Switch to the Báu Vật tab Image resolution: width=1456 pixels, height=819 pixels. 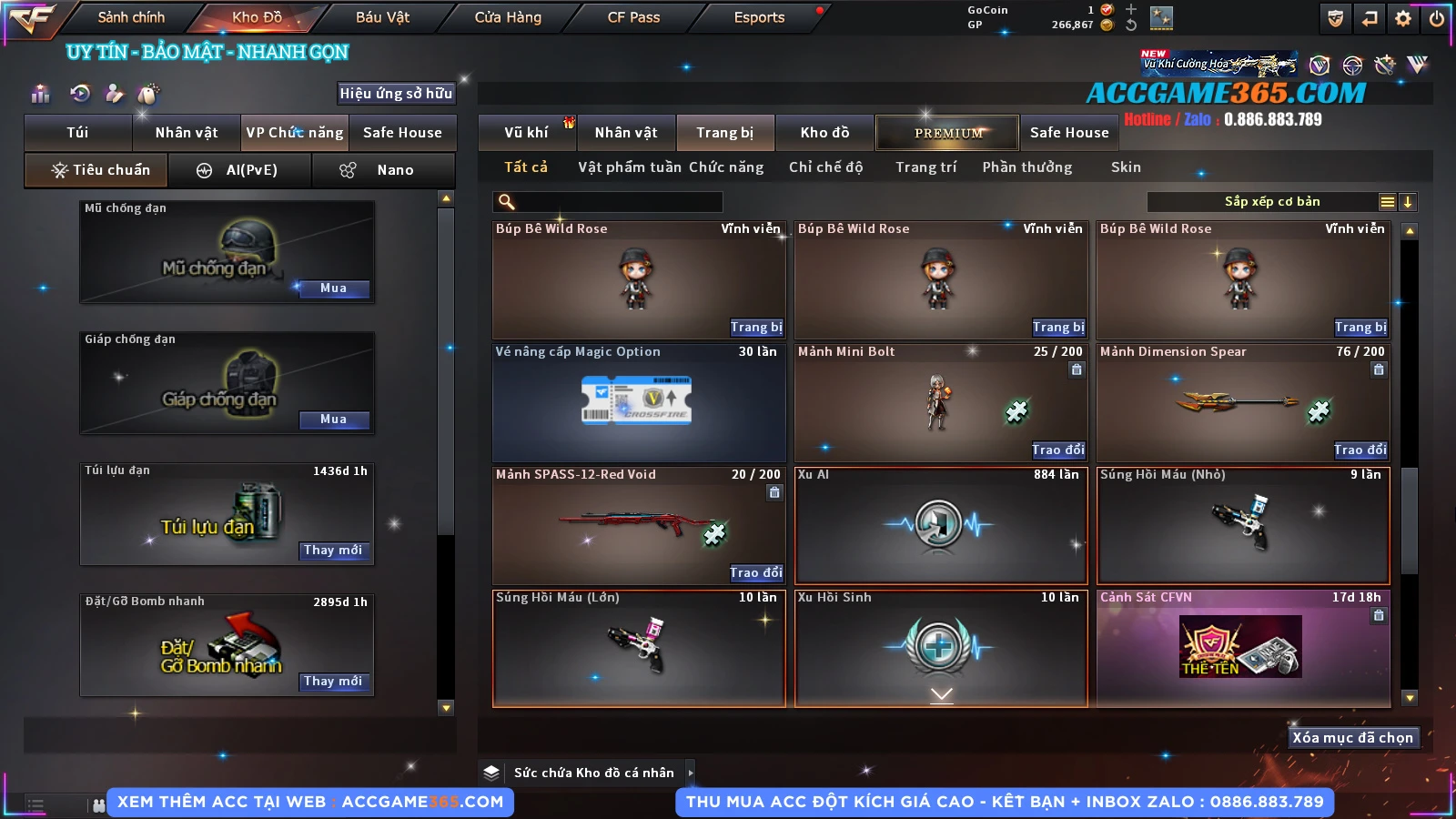pos(382,17)
